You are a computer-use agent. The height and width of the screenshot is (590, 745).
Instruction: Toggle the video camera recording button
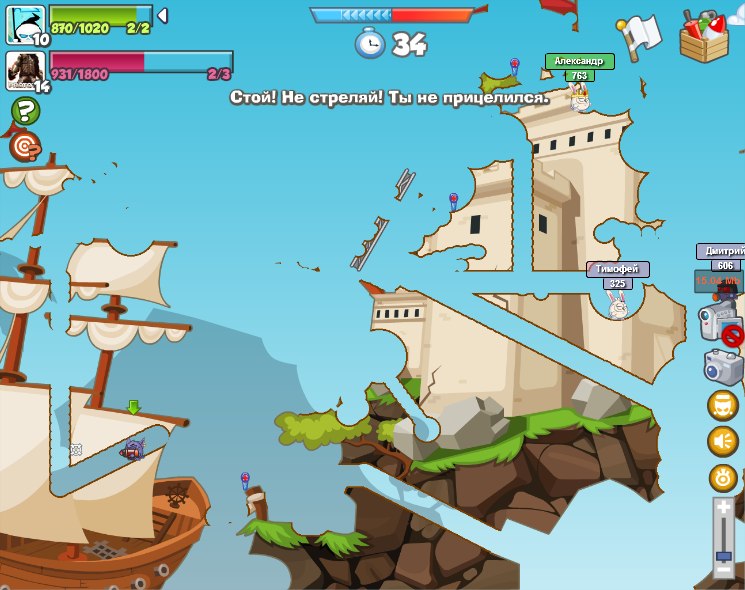pos(719,324)
